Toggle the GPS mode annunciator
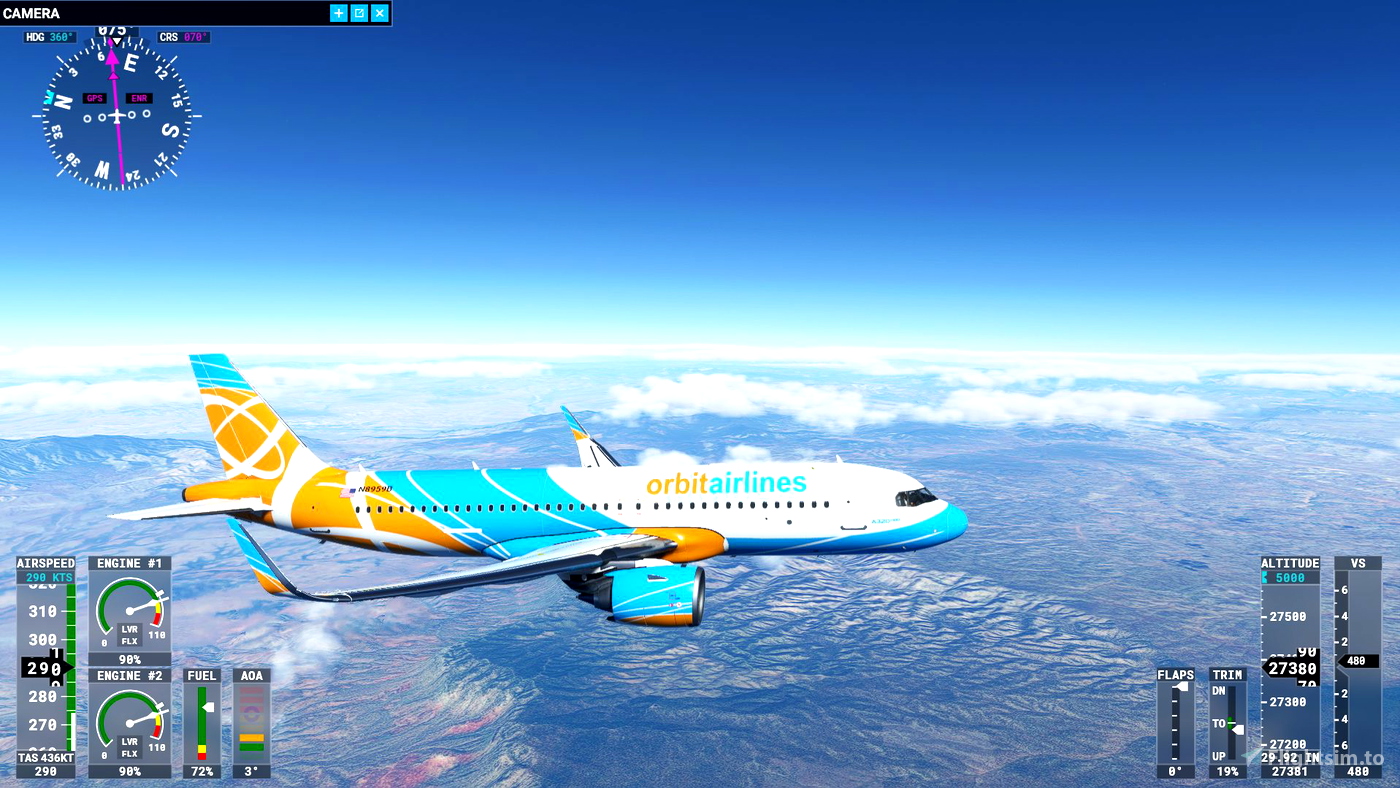 point(95,98)
